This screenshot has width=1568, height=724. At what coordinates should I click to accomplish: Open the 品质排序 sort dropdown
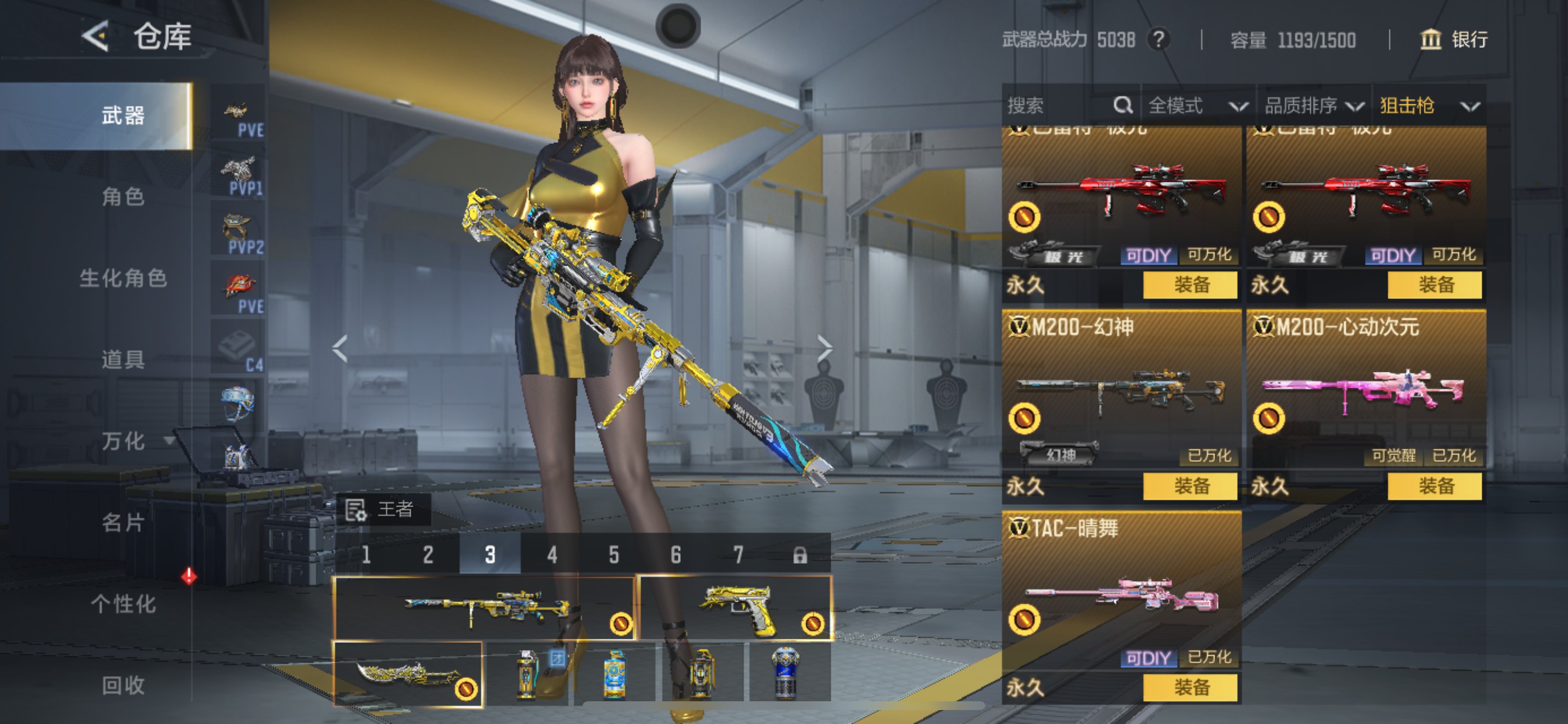coord(1314,106)
